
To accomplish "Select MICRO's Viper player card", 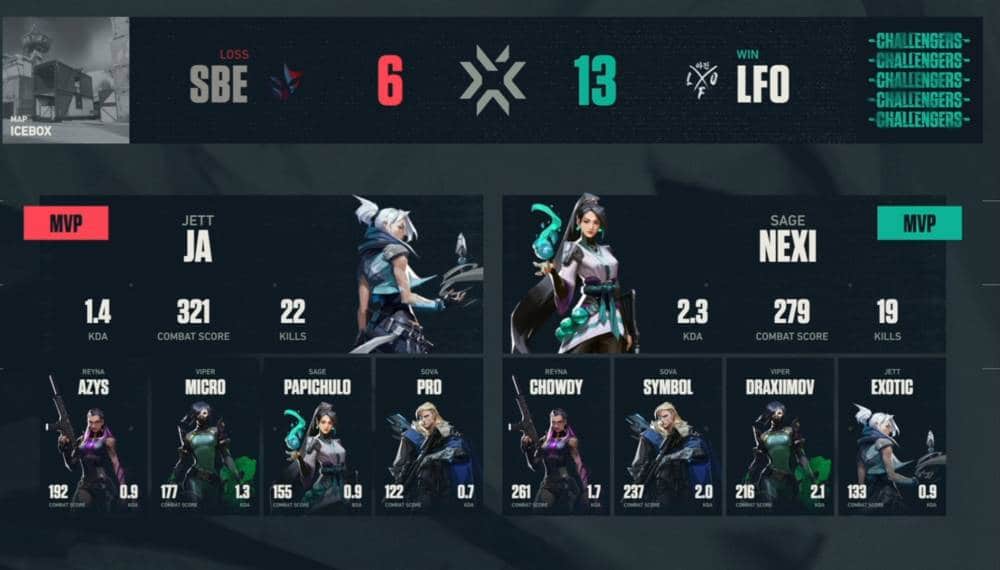I will (204, 437).
